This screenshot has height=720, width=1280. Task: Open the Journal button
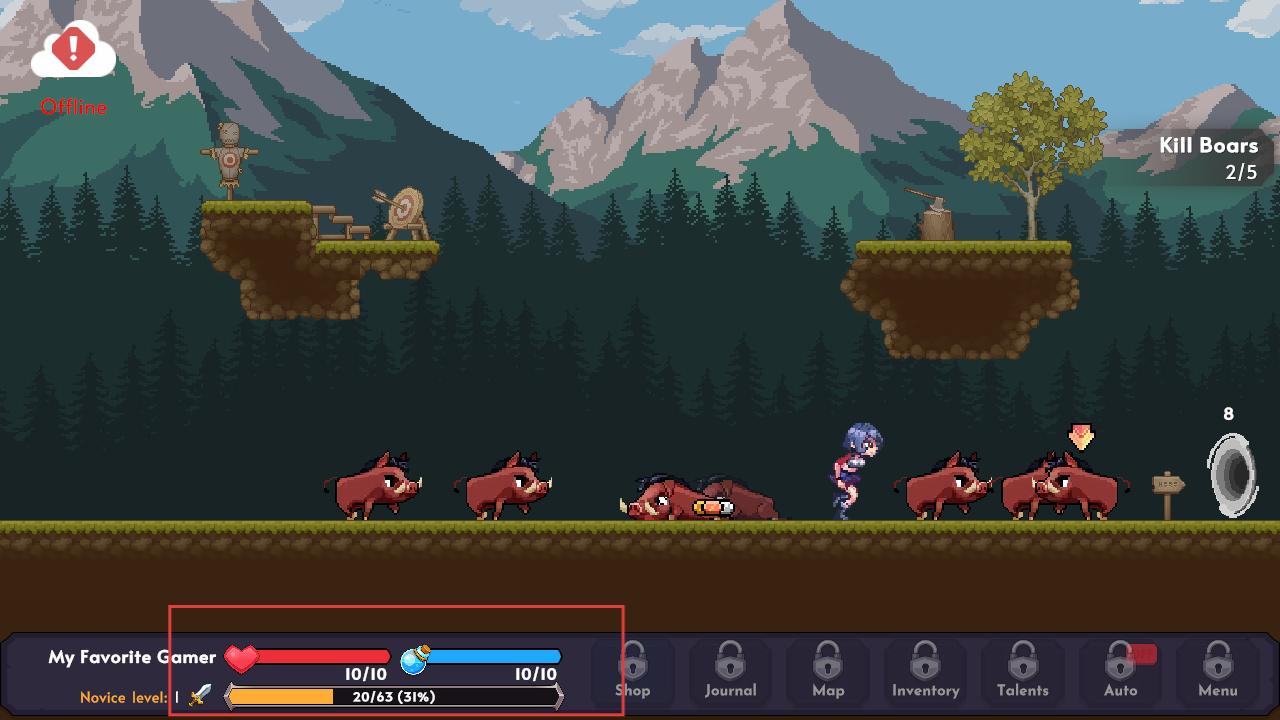(730, 672)
